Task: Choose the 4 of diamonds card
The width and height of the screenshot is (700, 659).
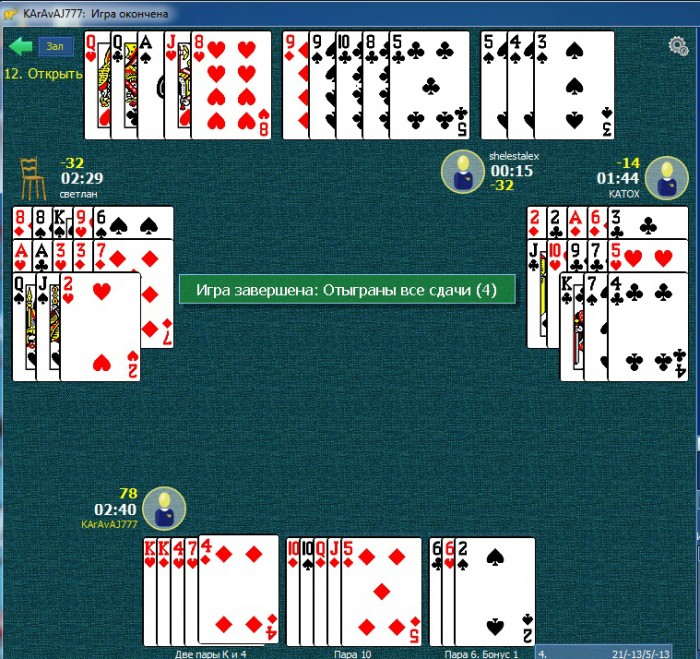Action: [238, 592]
